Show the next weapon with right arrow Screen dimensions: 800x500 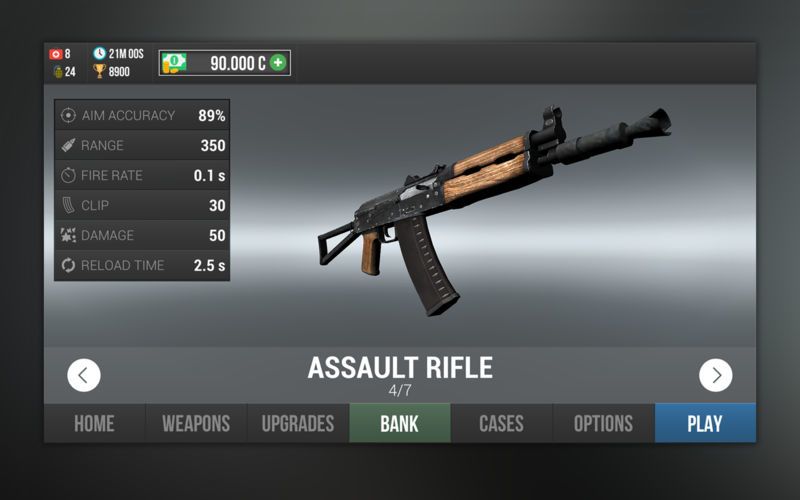click(715, 375)
